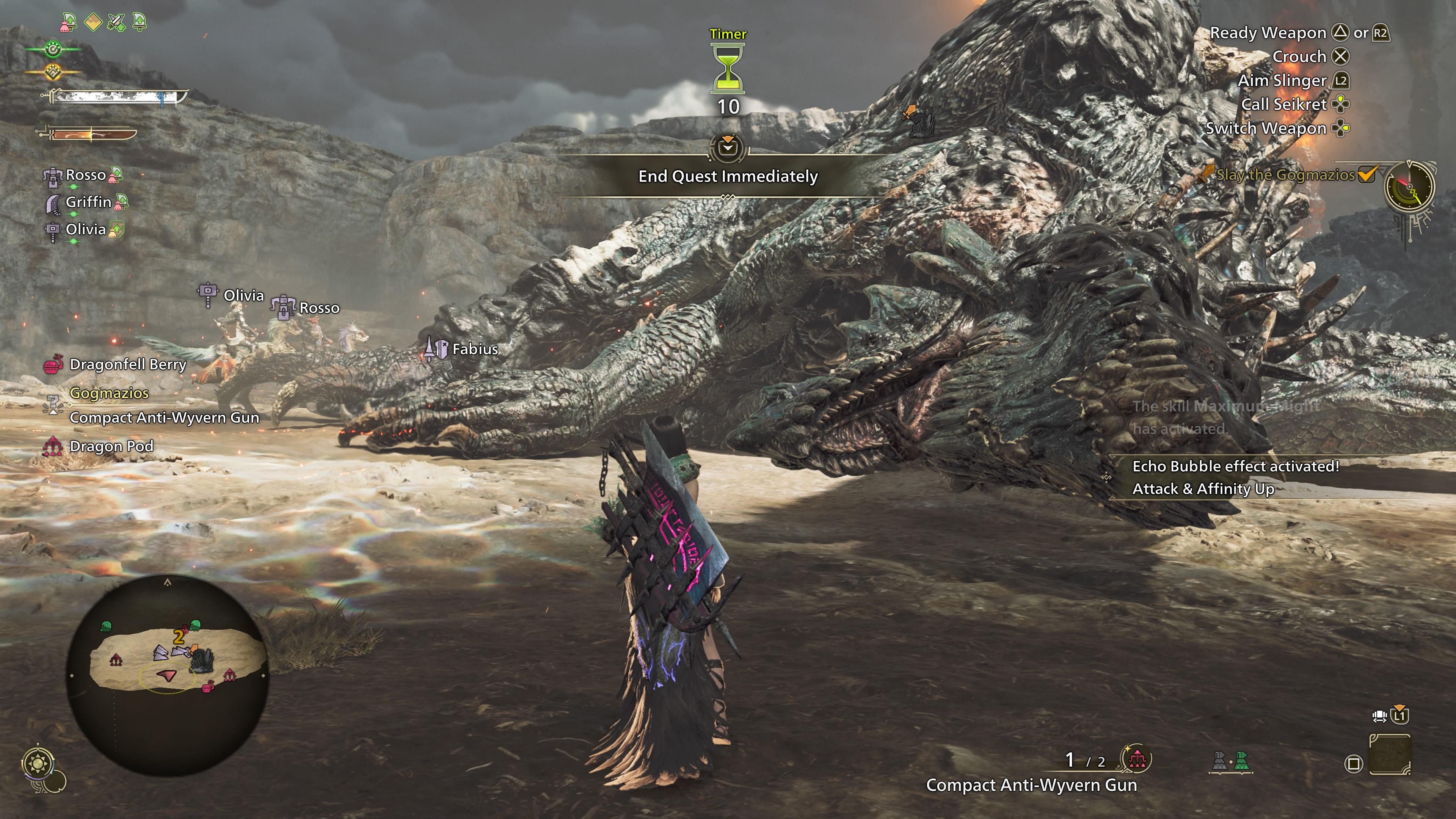1456x819 pixels.
Task: Choose Dragon Pod from the nearby list
Action: pyautogui.click(x=111, y=447)
